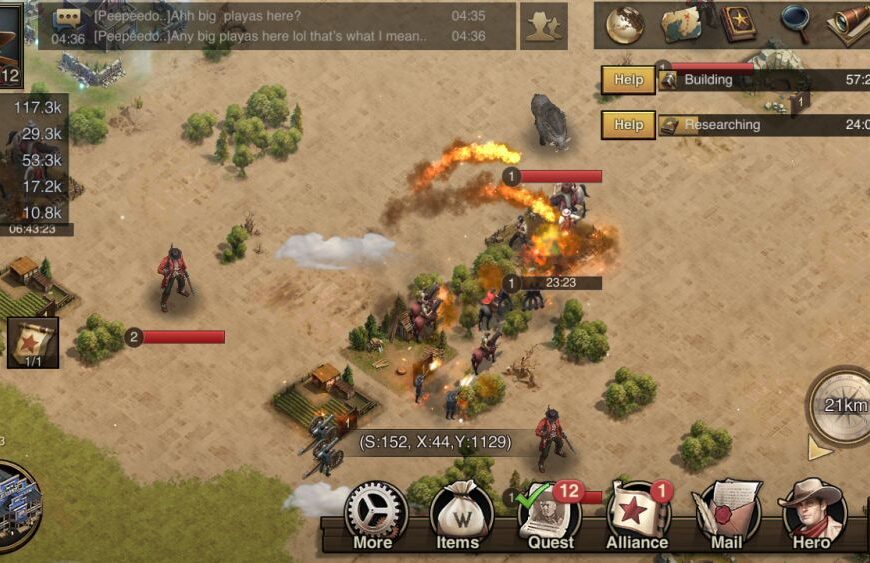Open the contacts silhouette icon beside chat

(x=544, y=26)
